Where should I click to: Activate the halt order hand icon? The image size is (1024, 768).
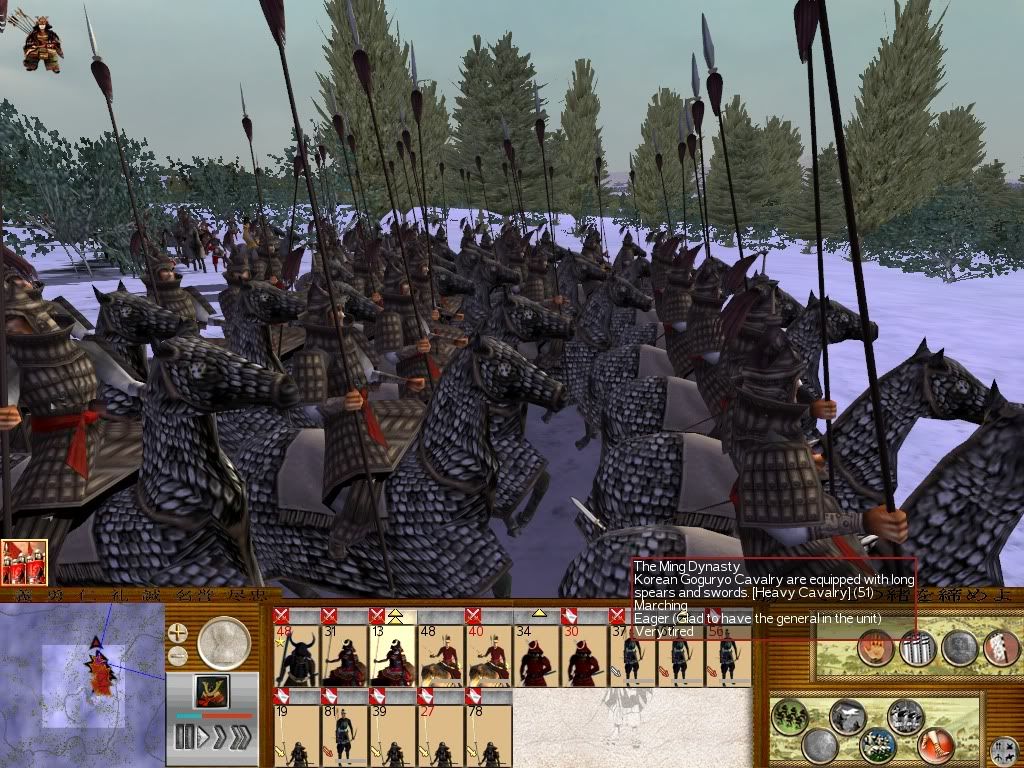(875, 650)
